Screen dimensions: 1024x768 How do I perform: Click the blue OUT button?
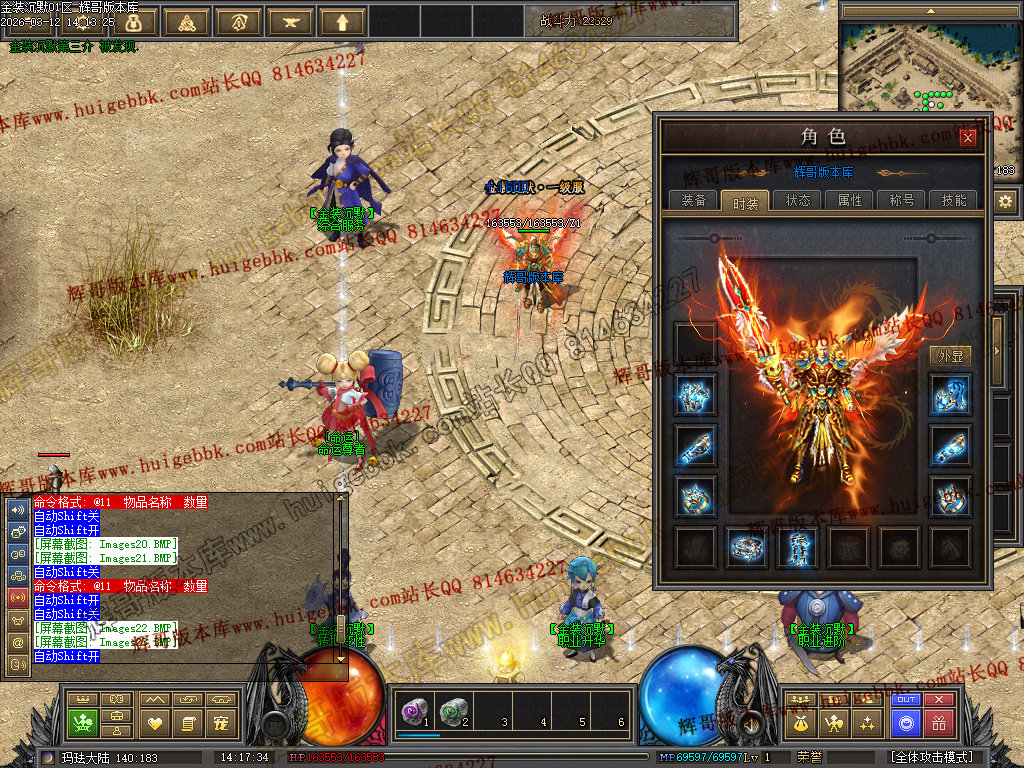point(906,700)
